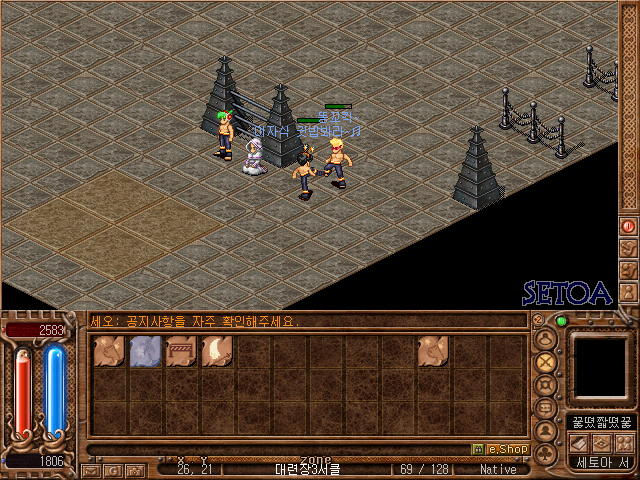Click the four-dots icon below minimap
The width and height of the screenshot is (640, 480).
tap(624, 442)
